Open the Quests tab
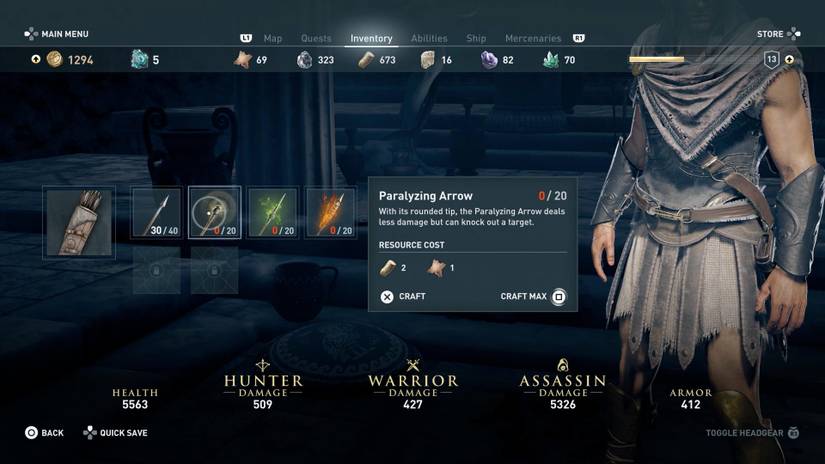Viewport: 825px width, 464px height. point(316,38)
